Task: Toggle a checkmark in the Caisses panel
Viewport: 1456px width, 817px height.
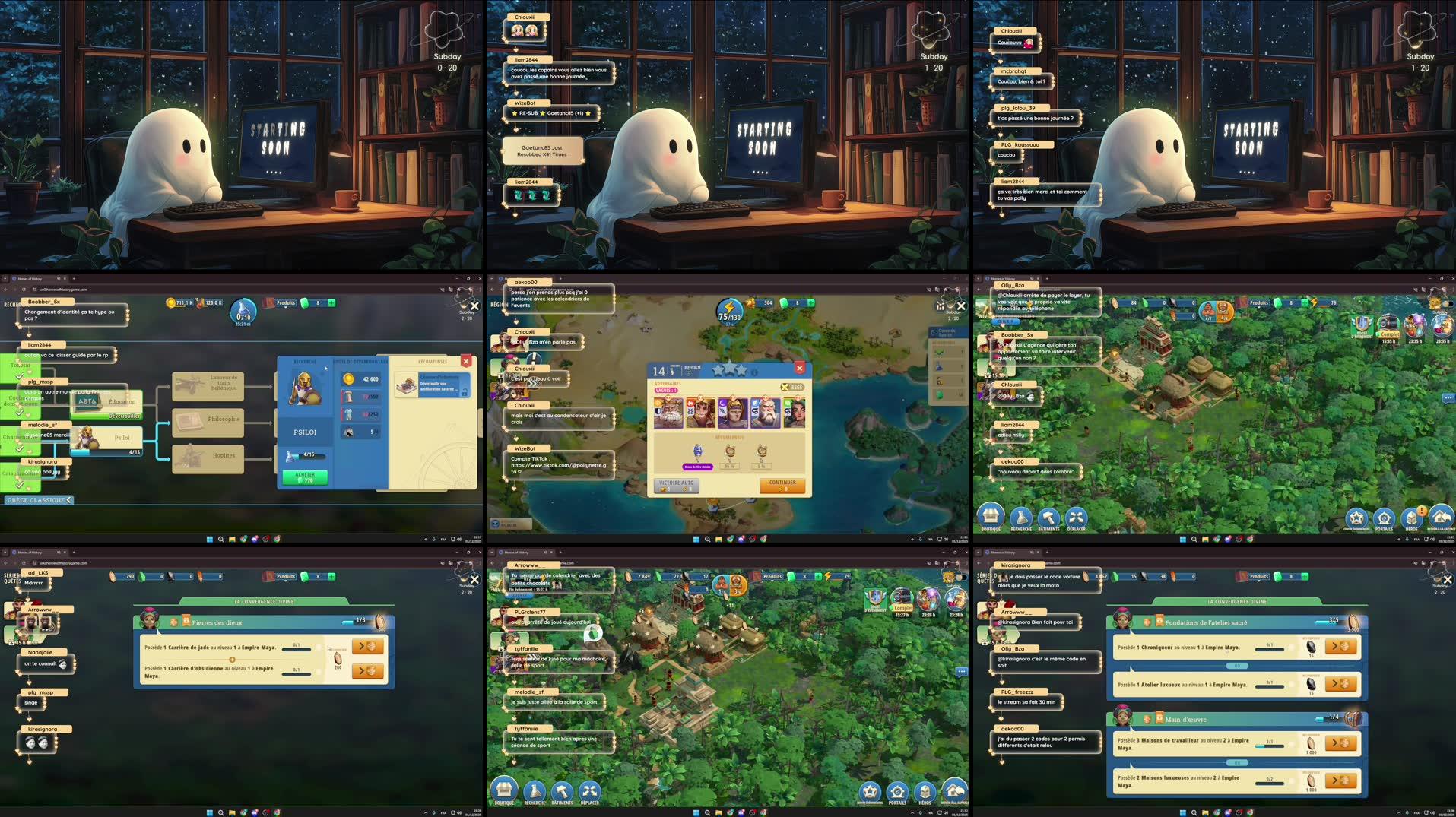Action: coord(941,353)
